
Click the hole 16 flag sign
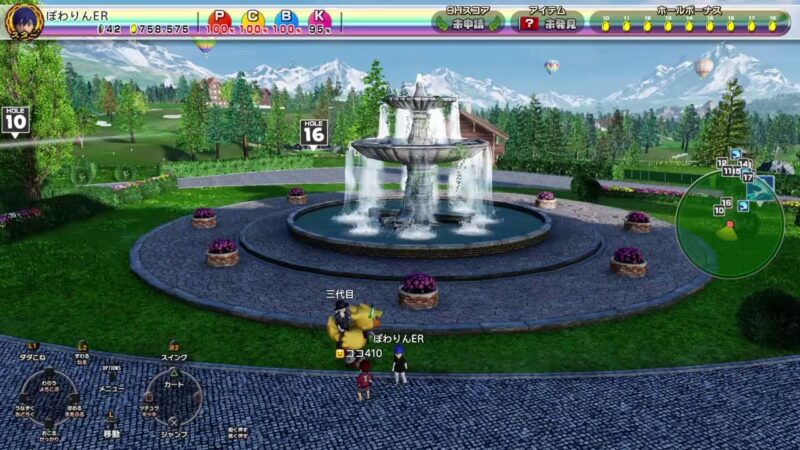(x=314, y=132)
